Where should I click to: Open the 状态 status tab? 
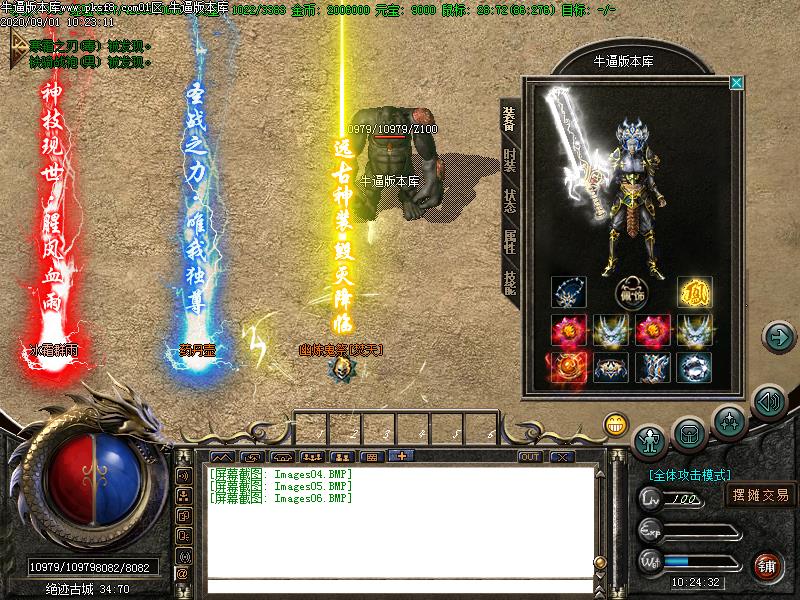(510, 198)
